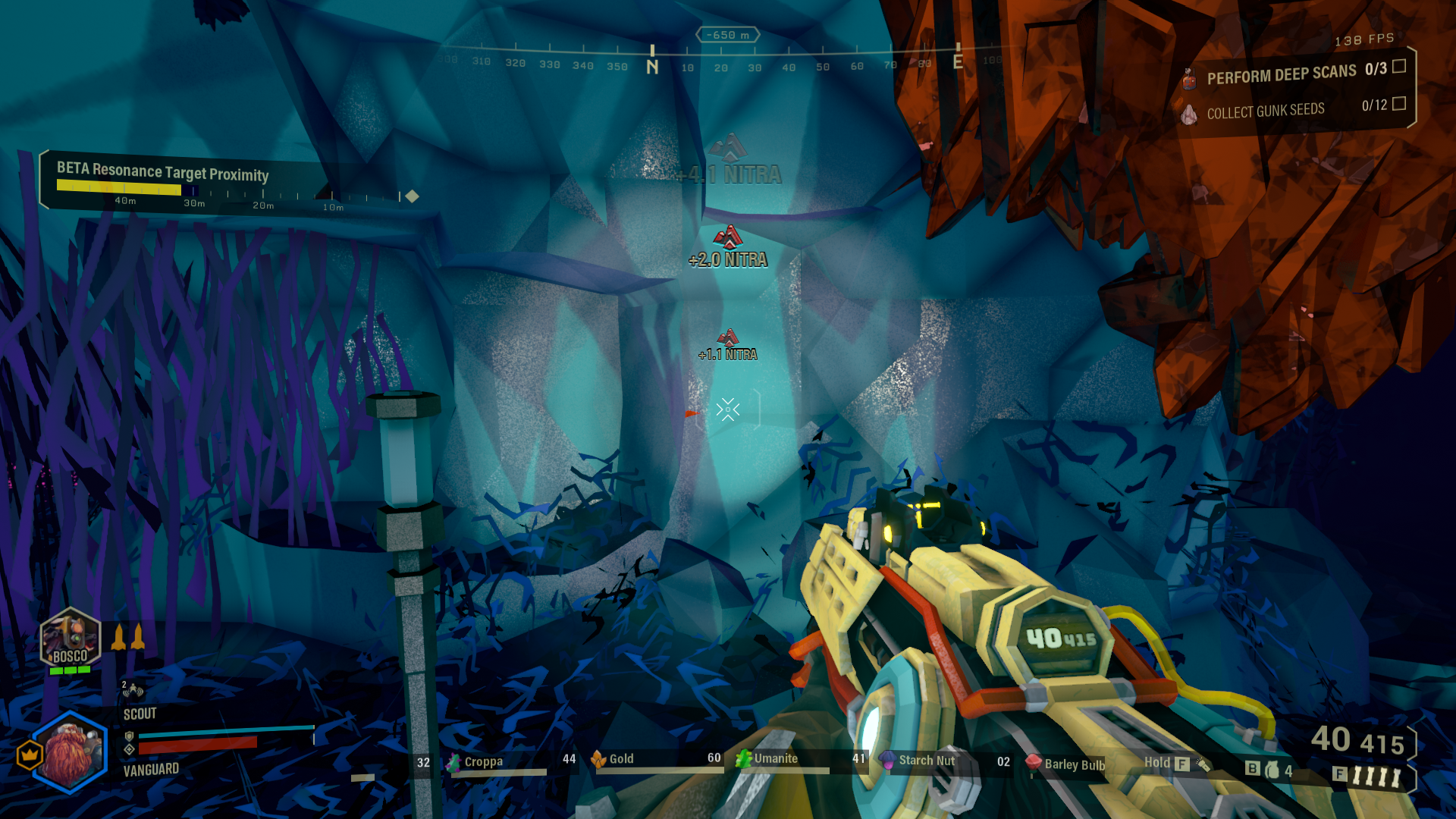Click the gold crown promotion badge
The width and height of the screenshot is (1456, 819).
click(x=30, y=755)
